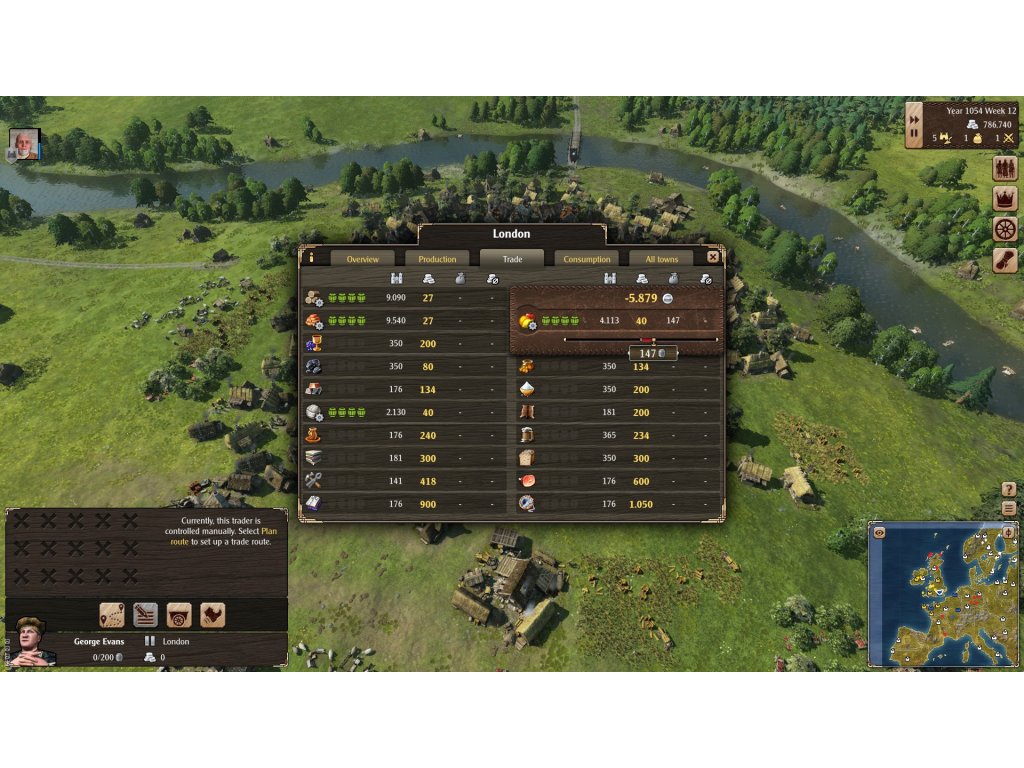Click the question mark help button
This screenshot has width=1024, height=768.
coord(1009,490)
